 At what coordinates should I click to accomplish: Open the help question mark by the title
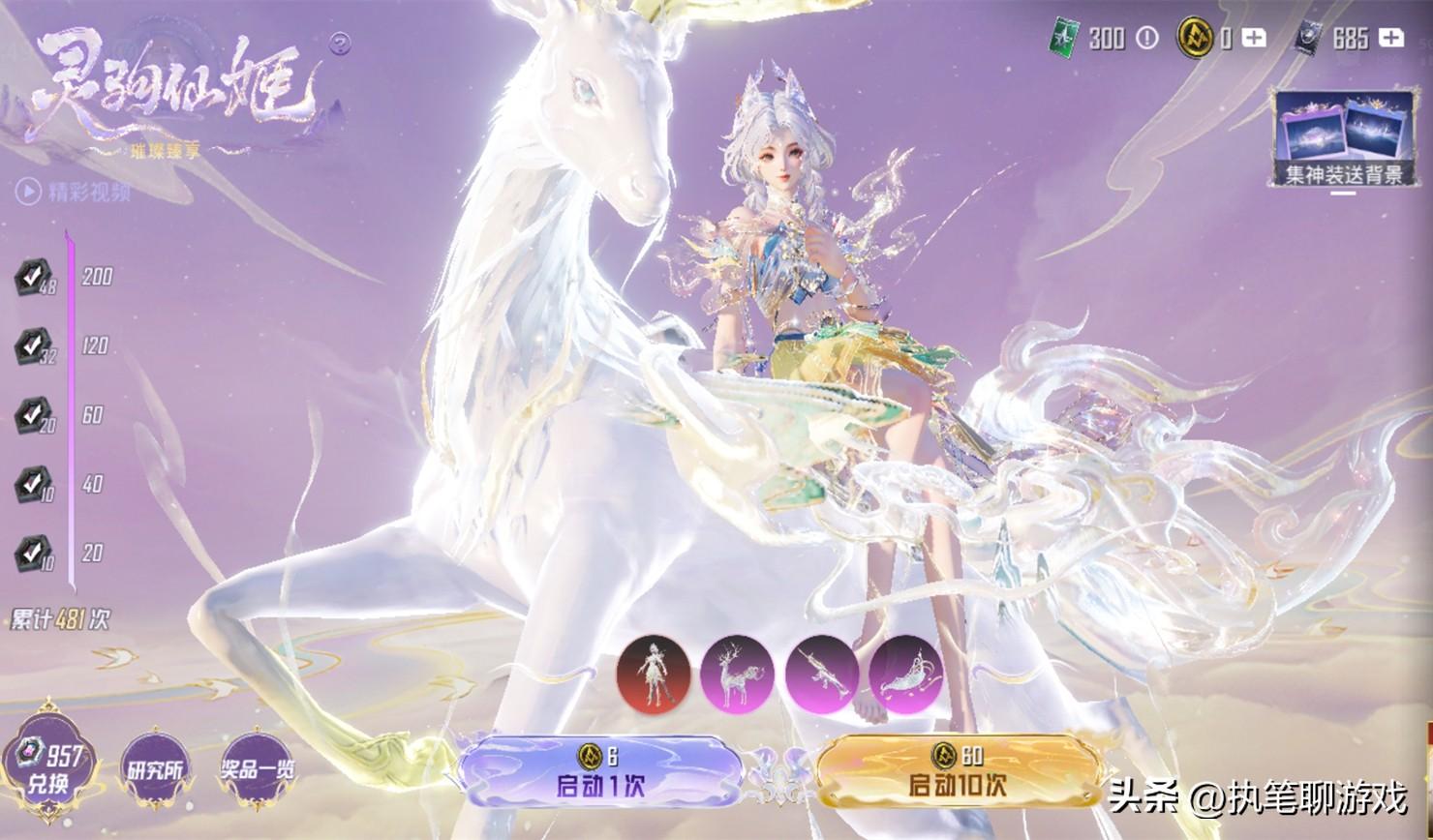(340, 43)
